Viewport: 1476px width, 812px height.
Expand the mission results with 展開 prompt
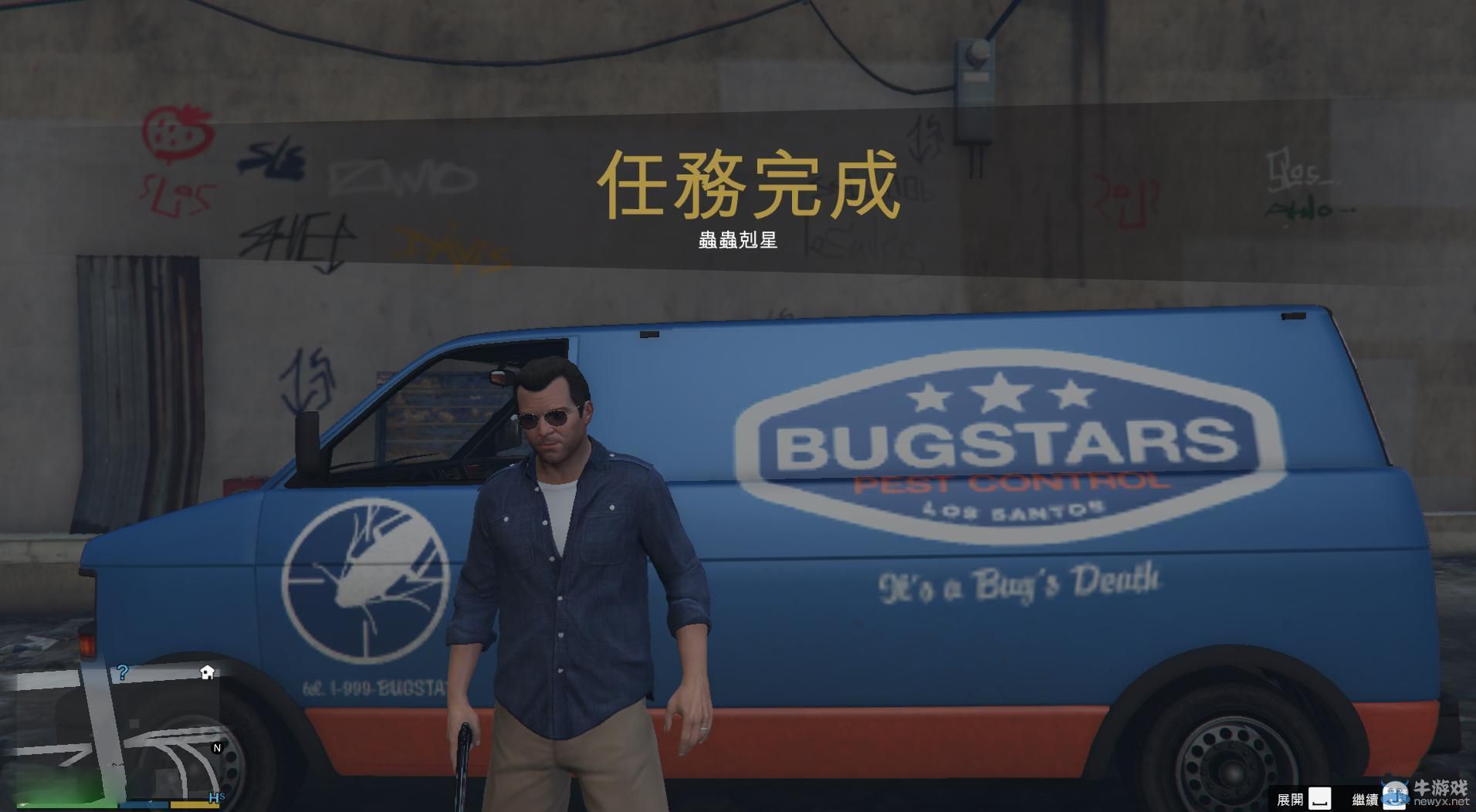(x=1291, y=797)
